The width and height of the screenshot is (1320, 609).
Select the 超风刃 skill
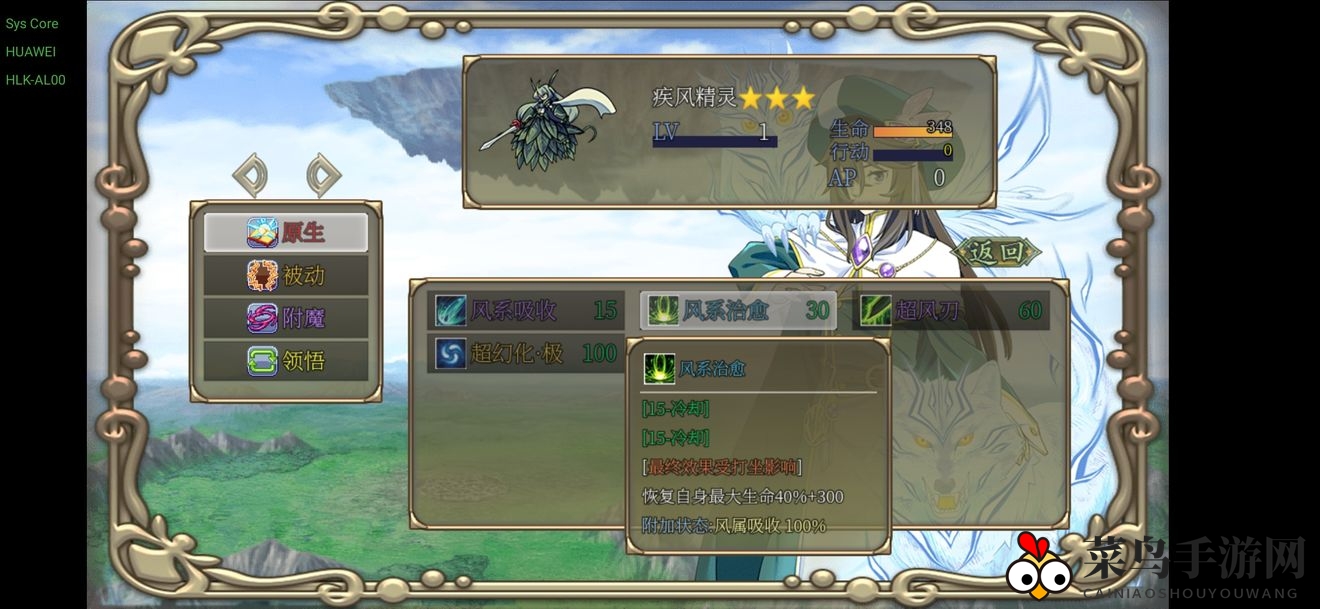point(951,310)
